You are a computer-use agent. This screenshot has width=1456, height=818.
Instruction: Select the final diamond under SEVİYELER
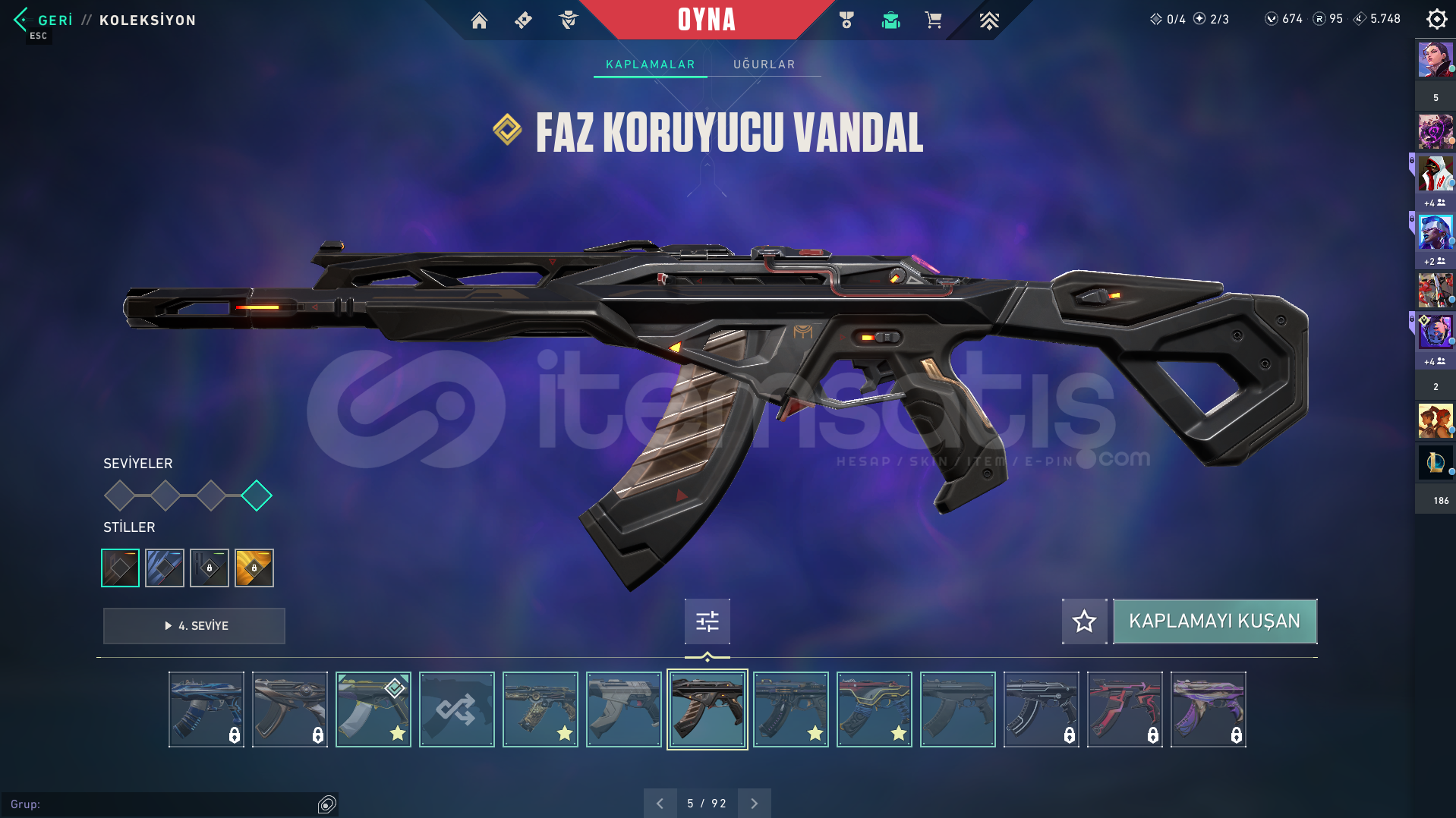coord(257,496)
